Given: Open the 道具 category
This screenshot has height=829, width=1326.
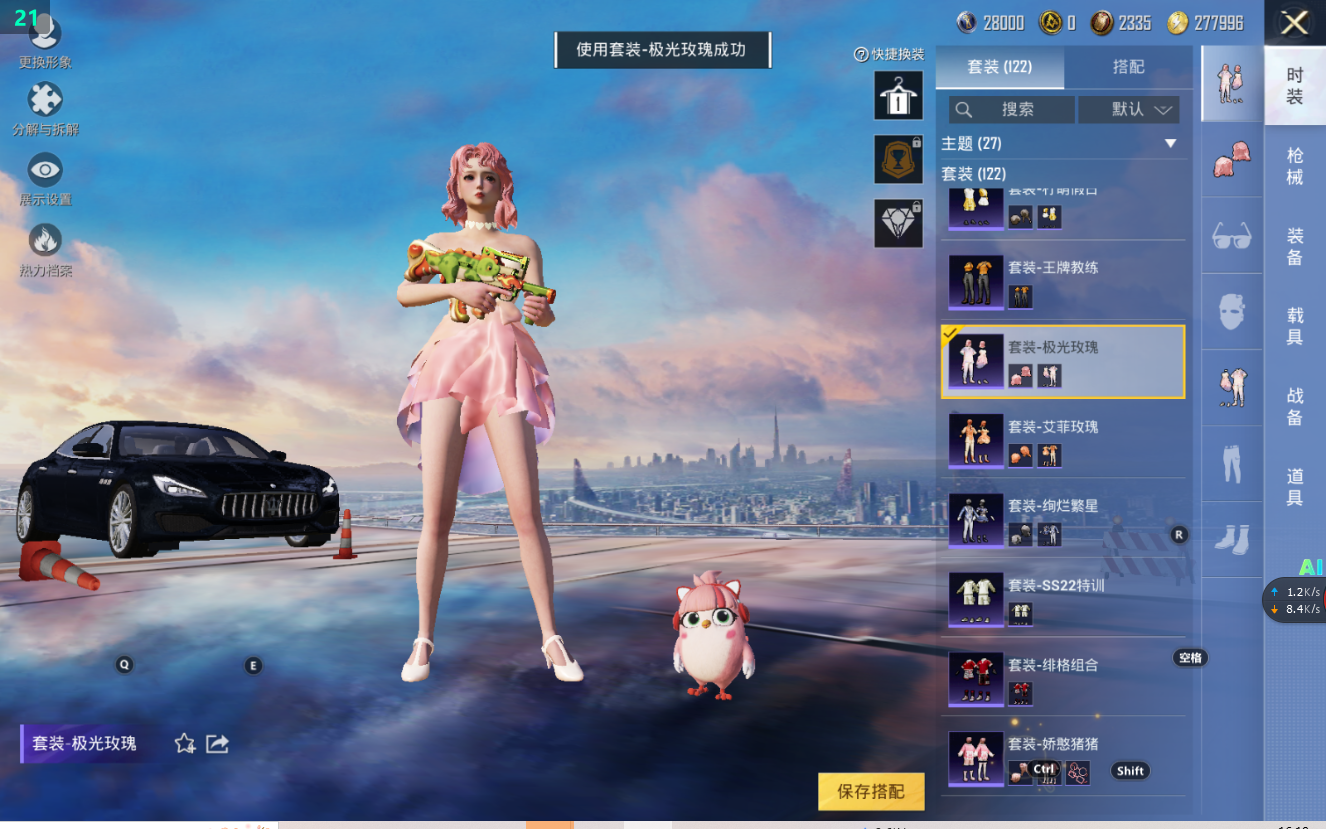Looking at the screenshot, I should (x=1295, y=487).
